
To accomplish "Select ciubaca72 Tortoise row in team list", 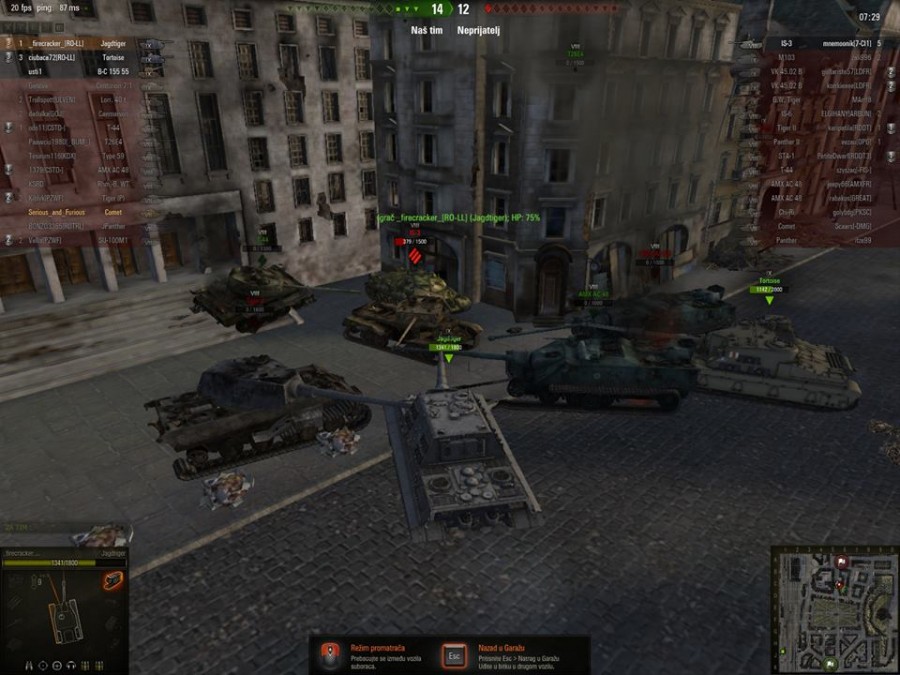I will (x=80, y=58).
